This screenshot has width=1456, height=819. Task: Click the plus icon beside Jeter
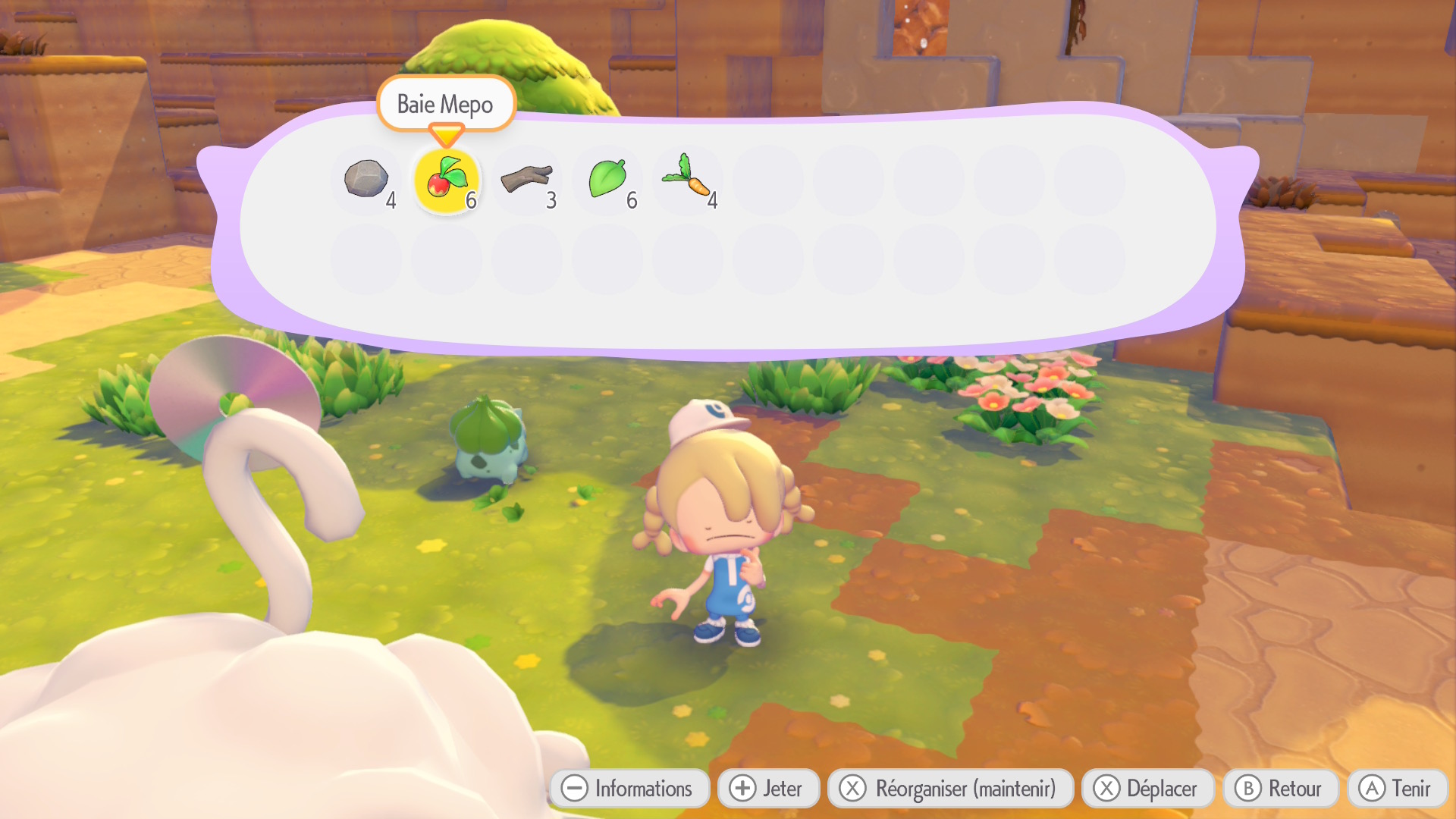click(741, 788)
